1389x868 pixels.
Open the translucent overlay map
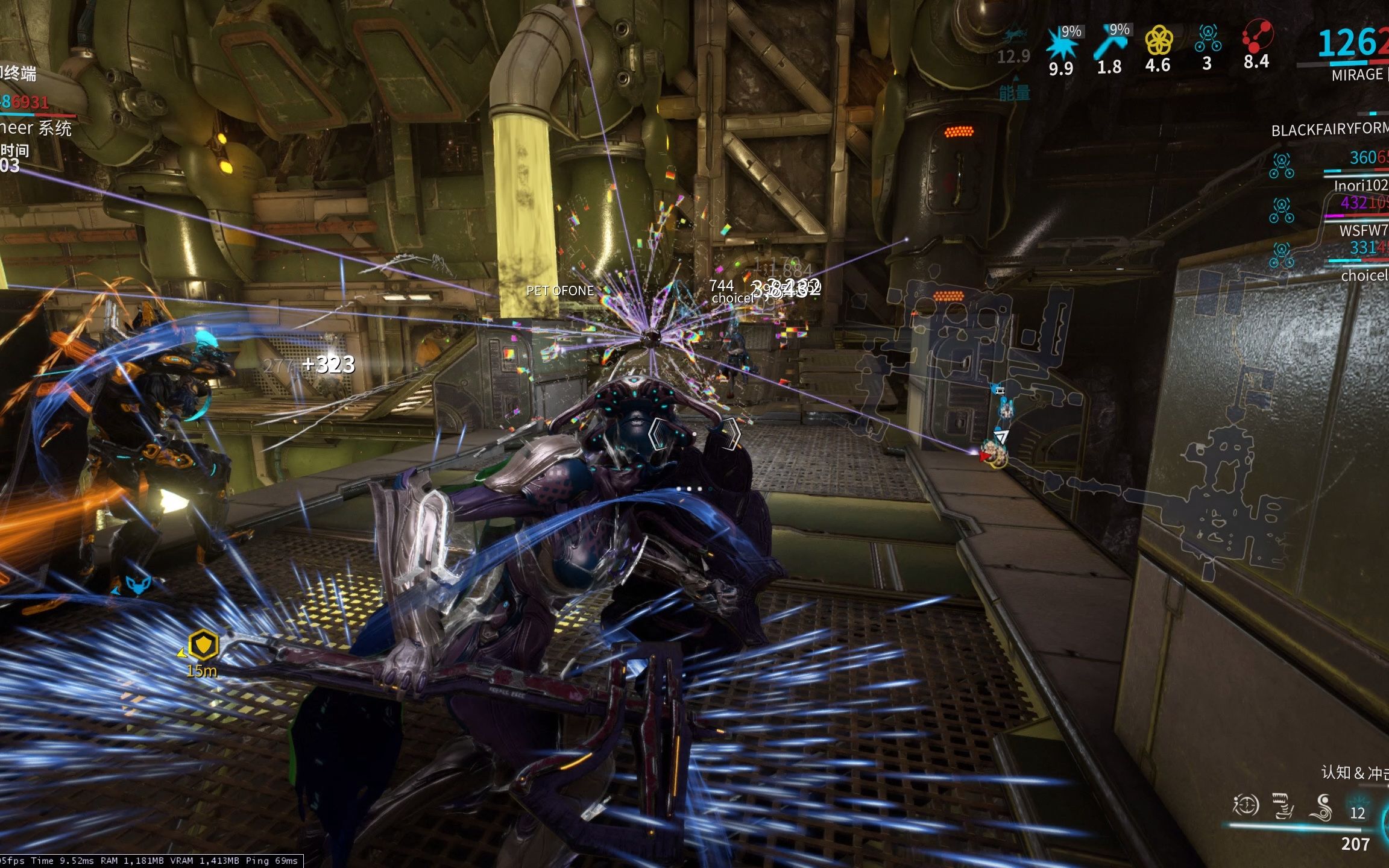[1085, 422]
